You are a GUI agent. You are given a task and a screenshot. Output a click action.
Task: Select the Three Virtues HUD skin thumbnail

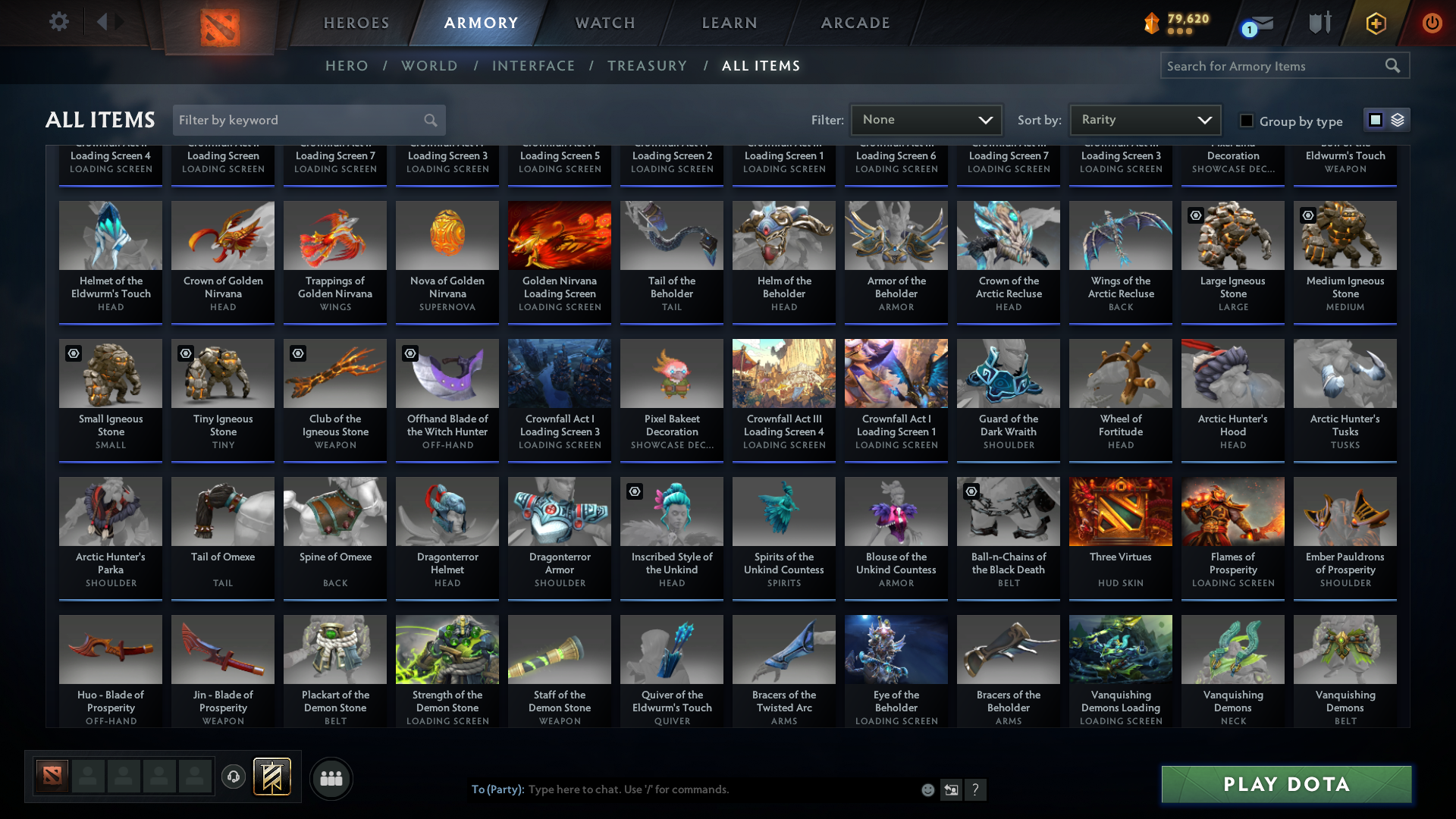point(1120,512)
